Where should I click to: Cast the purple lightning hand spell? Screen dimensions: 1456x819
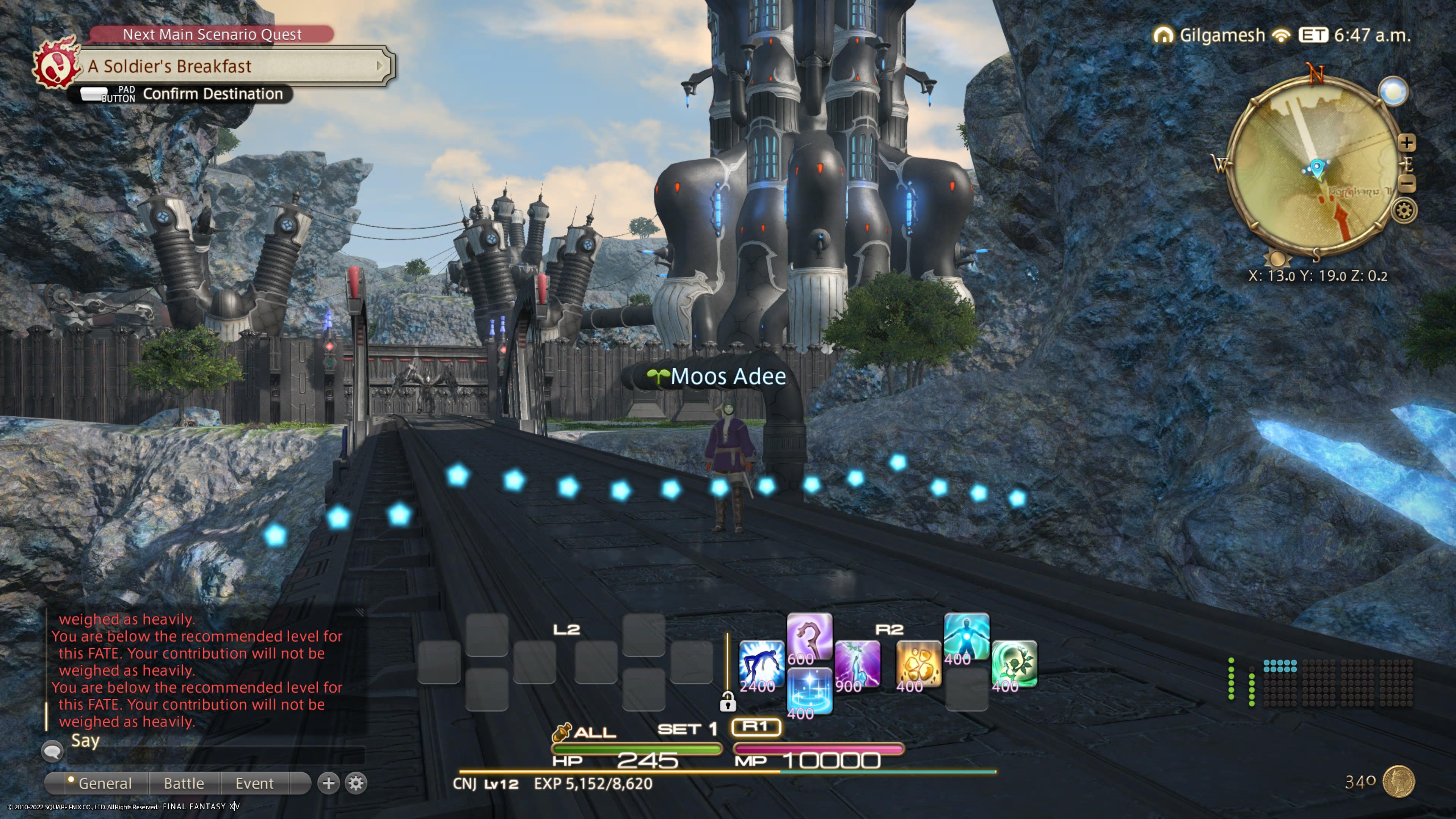coord(857,663)
